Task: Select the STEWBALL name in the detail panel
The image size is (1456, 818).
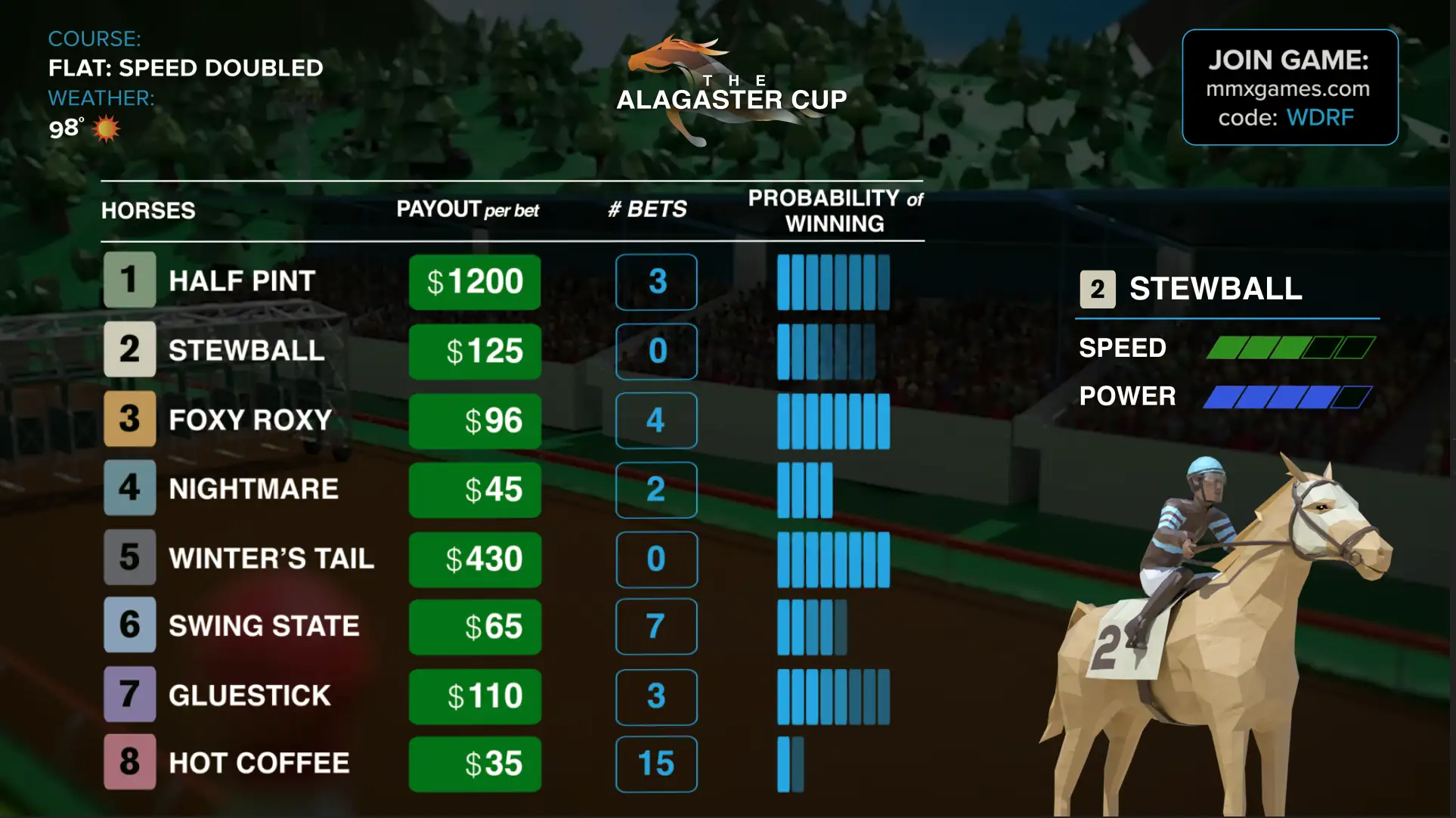Action: tap(1213, 289)
